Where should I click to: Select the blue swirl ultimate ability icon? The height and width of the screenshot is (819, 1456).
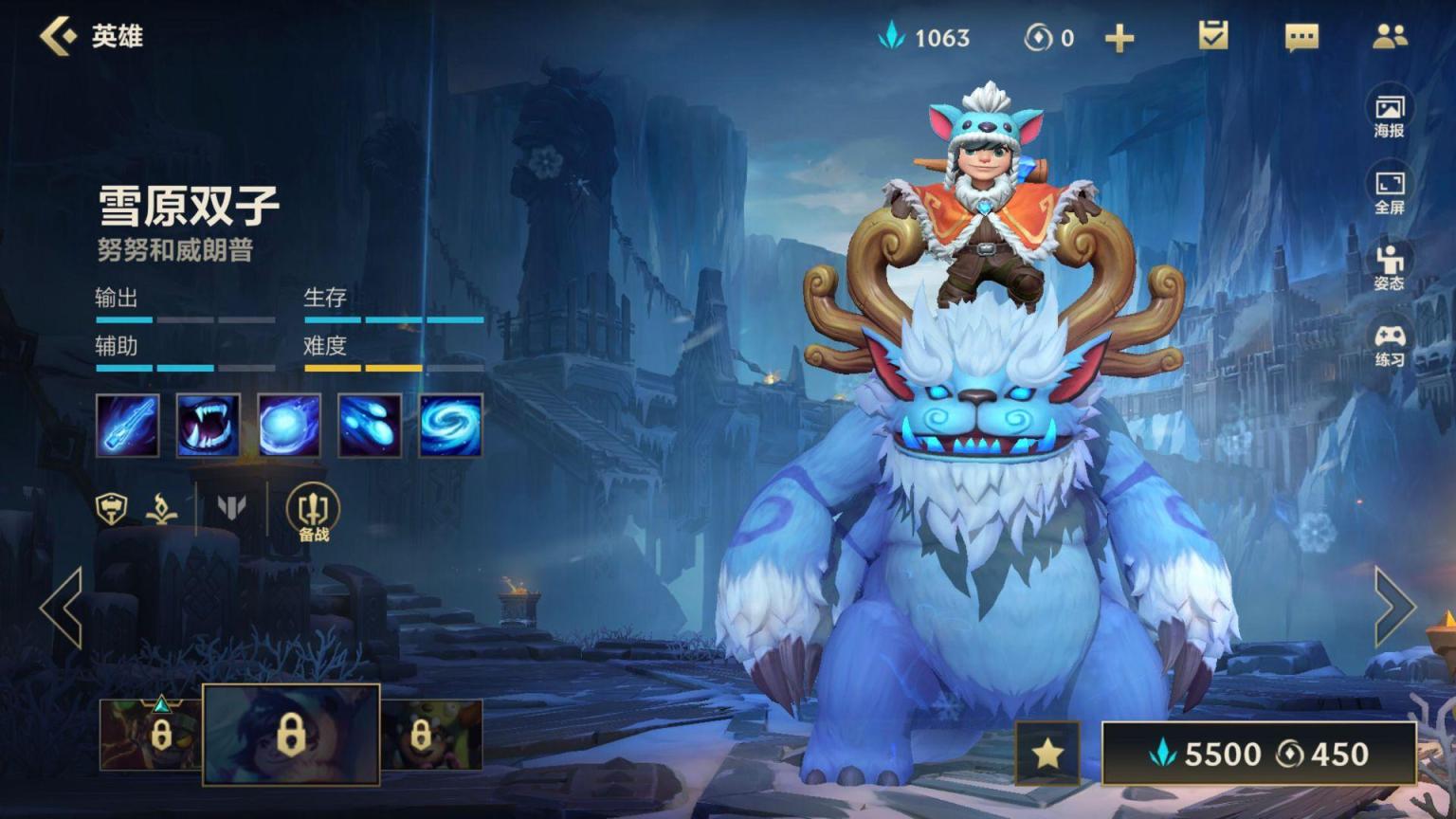pos(451,426)
